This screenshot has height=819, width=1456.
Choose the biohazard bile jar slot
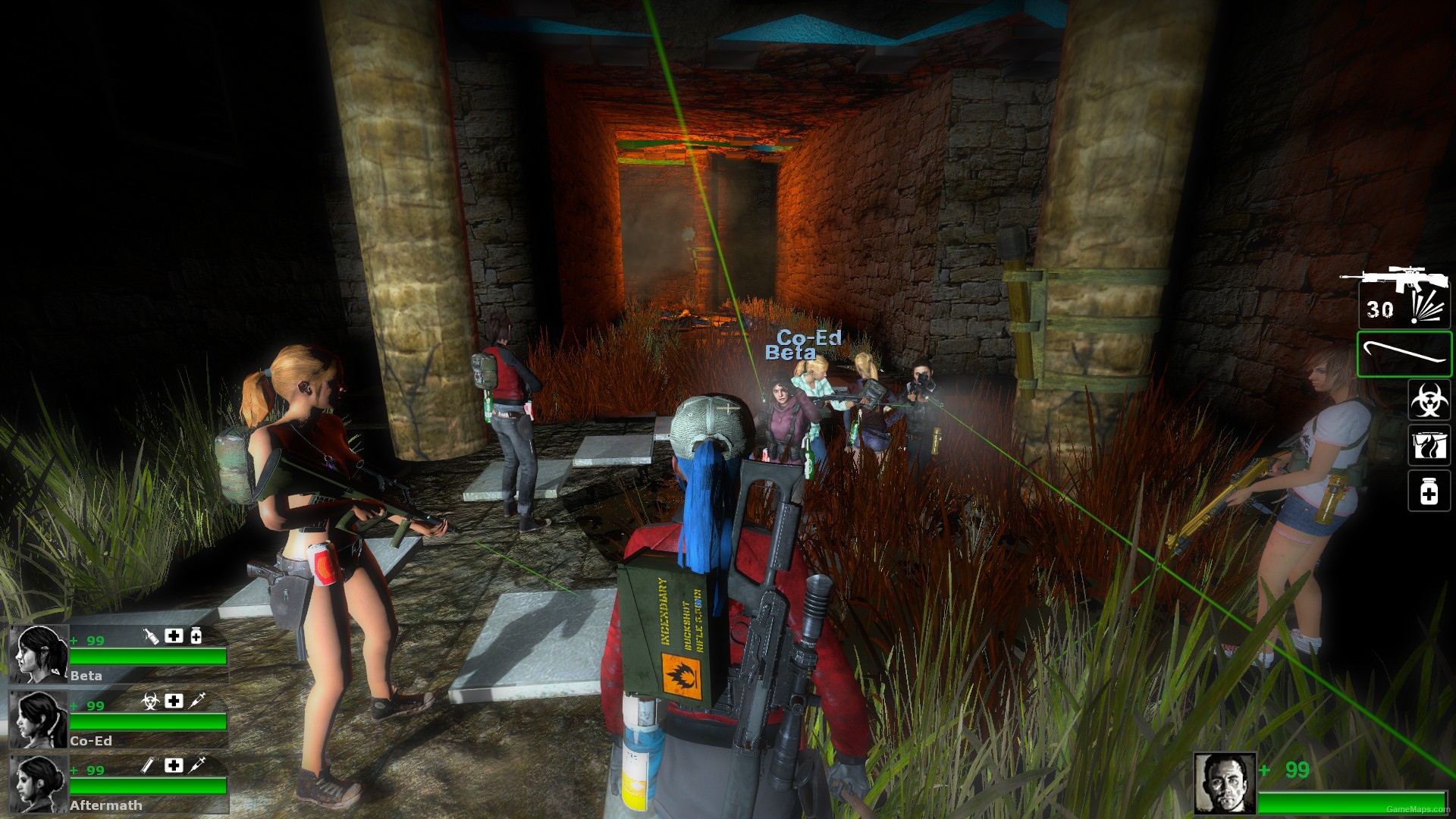(x=1429, y=400)
